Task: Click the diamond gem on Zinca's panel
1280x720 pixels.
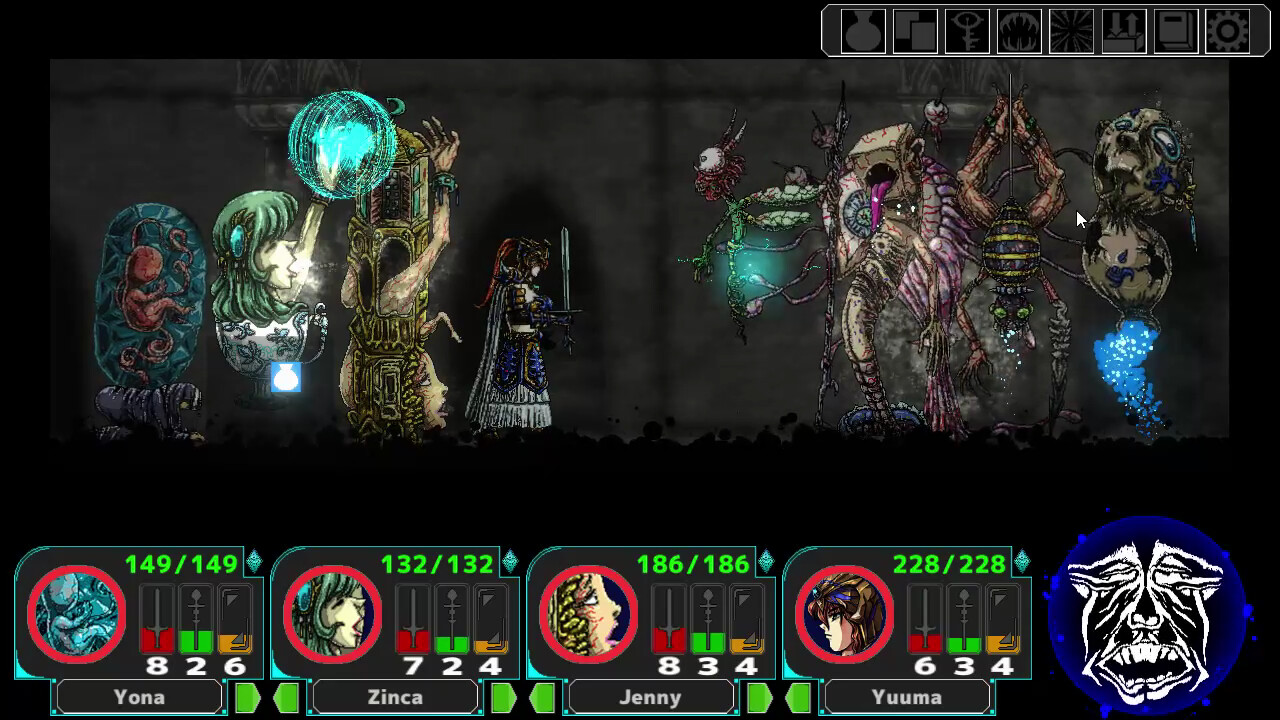Action: 509,563
